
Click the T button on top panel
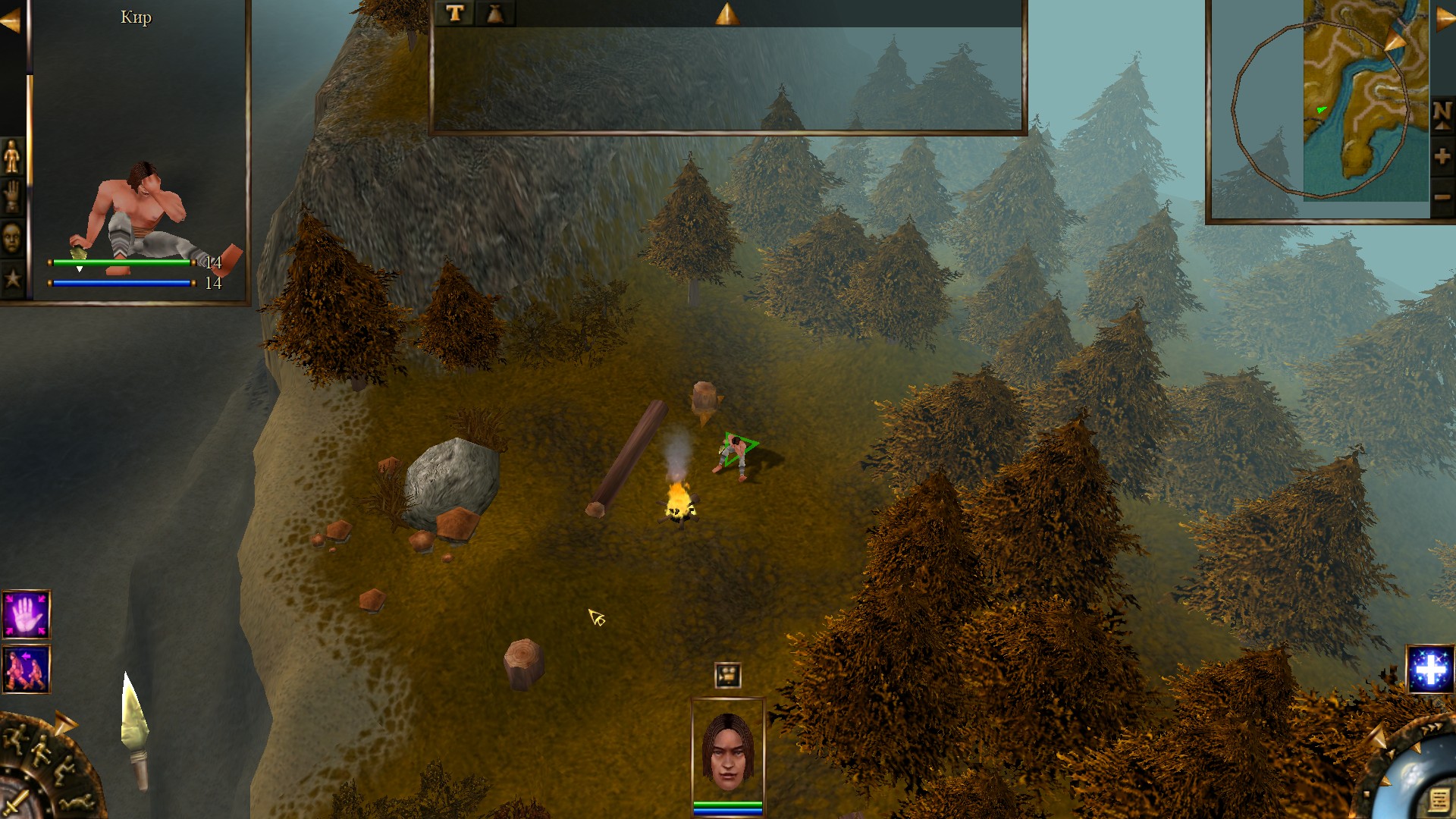455,14
